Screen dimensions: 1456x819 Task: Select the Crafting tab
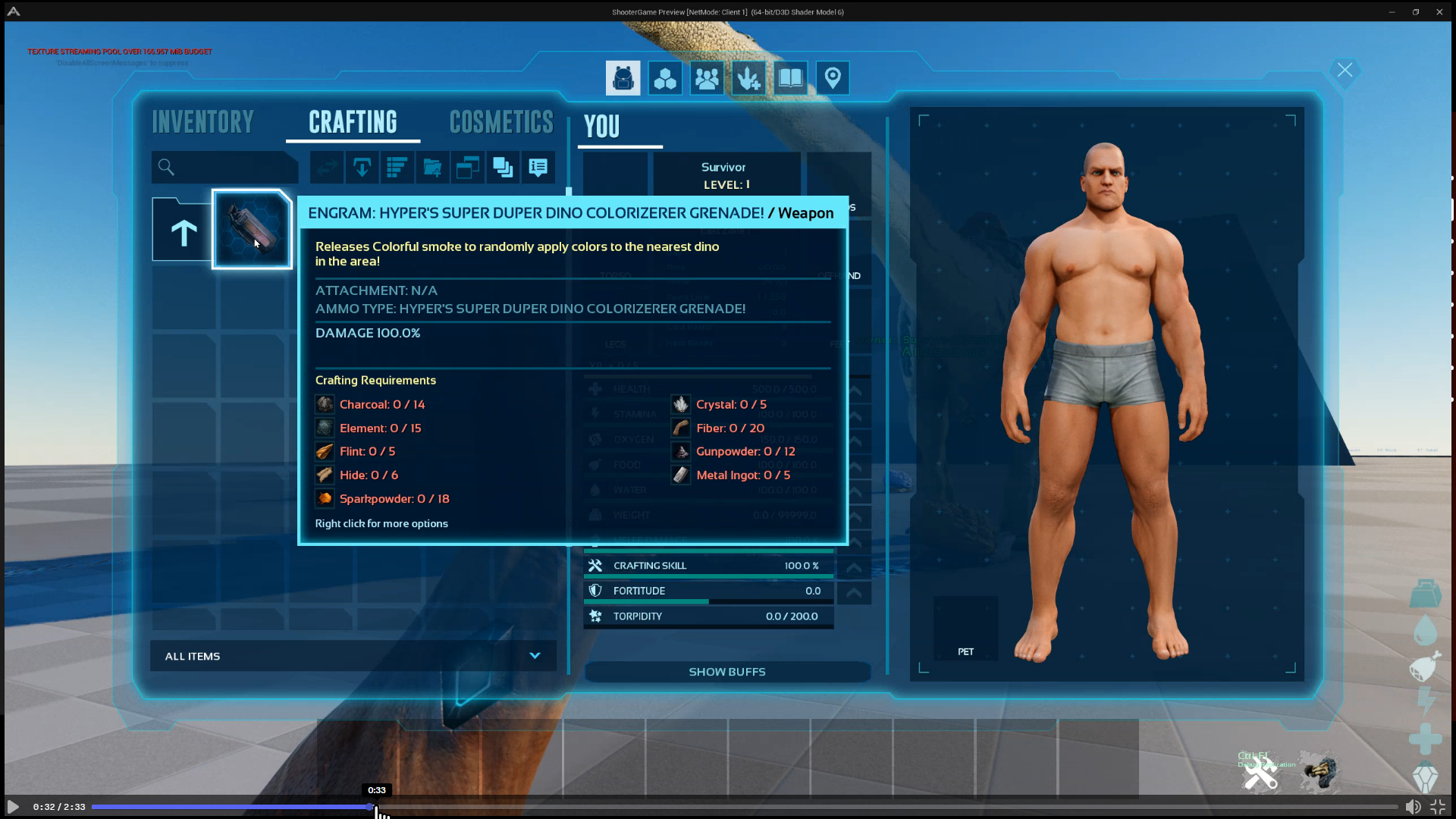tap(353, 122)
